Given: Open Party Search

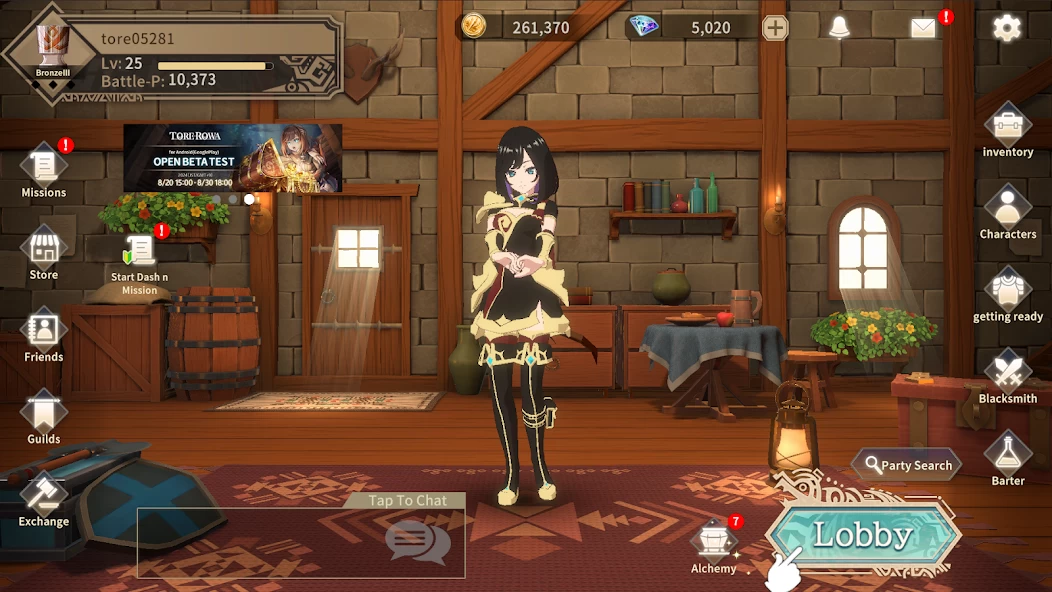Looking at the screenshot, I should click(x=907, y=465).
